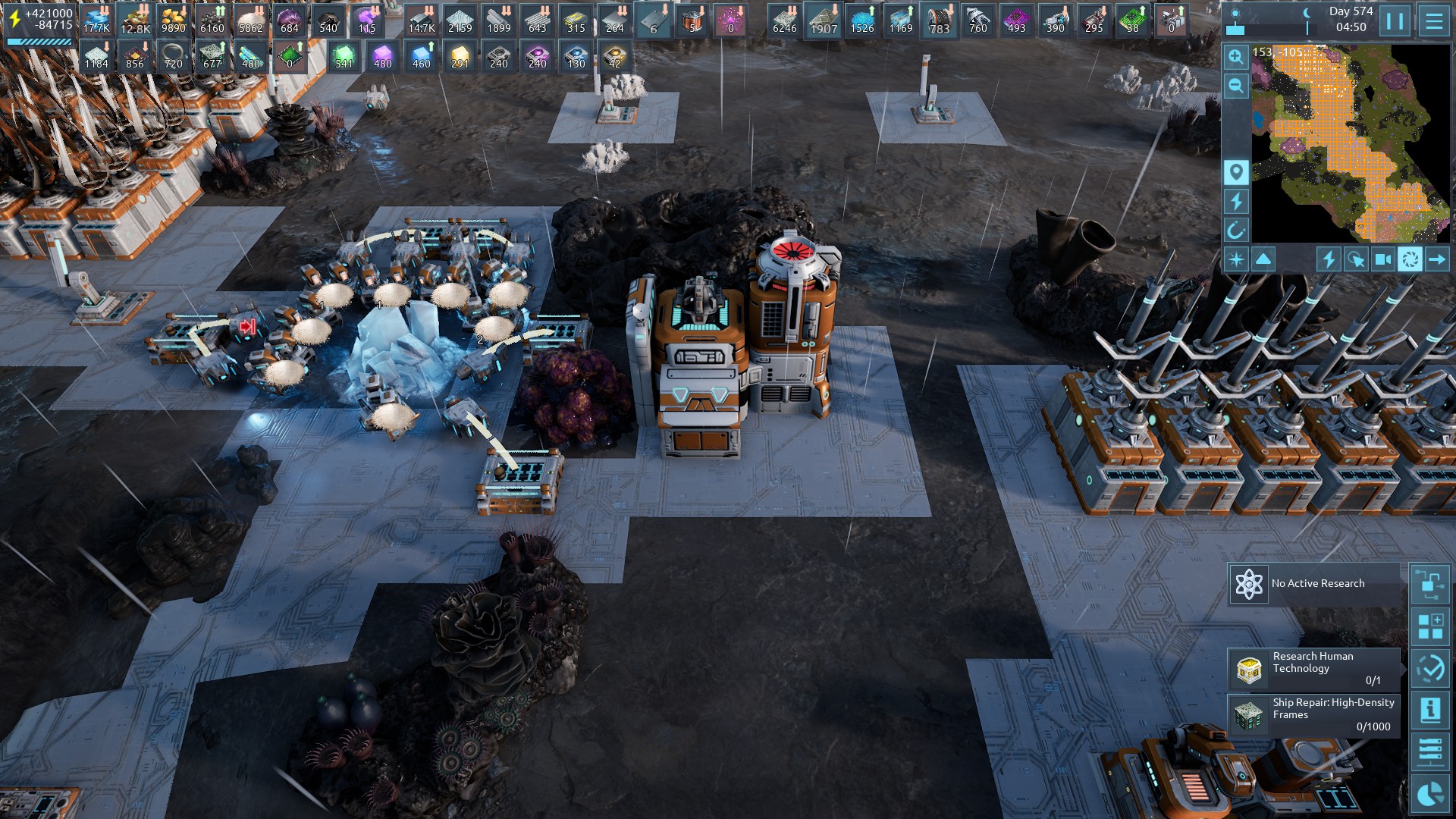Toggle the objectives checkmark button

pos(1430,668)
